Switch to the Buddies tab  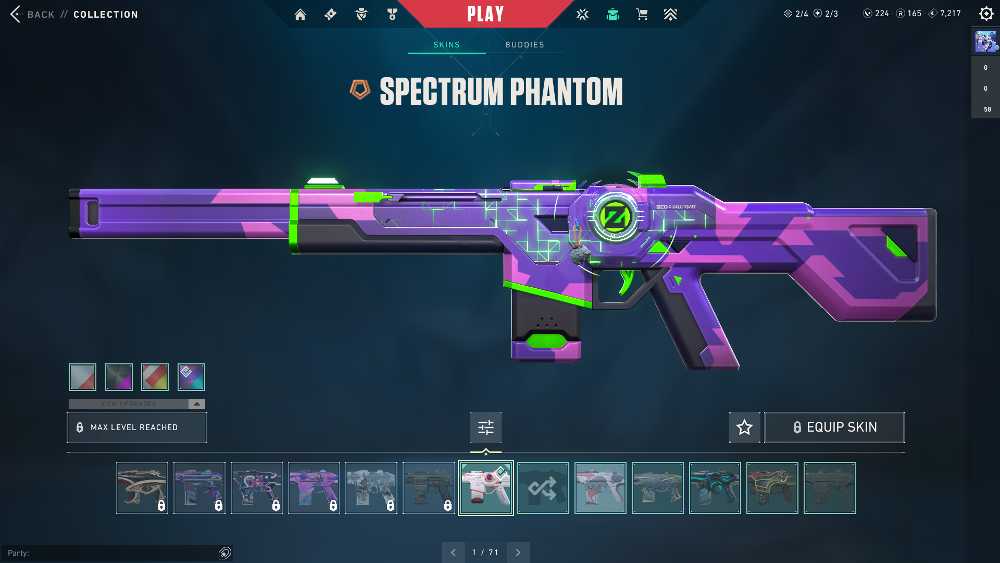tap(524, 45)
